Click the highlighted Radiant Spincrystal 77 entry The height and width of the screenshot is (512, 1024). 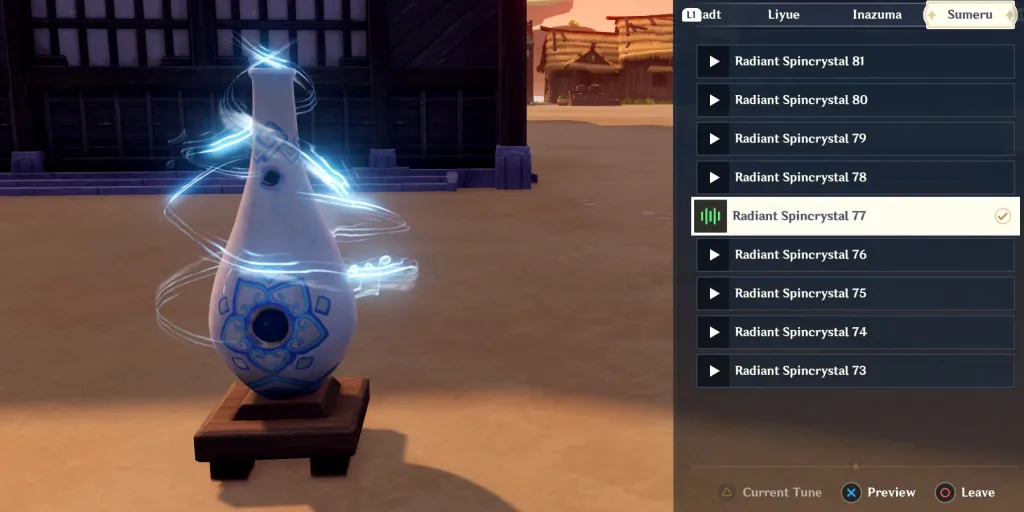[x=855, y=216]
